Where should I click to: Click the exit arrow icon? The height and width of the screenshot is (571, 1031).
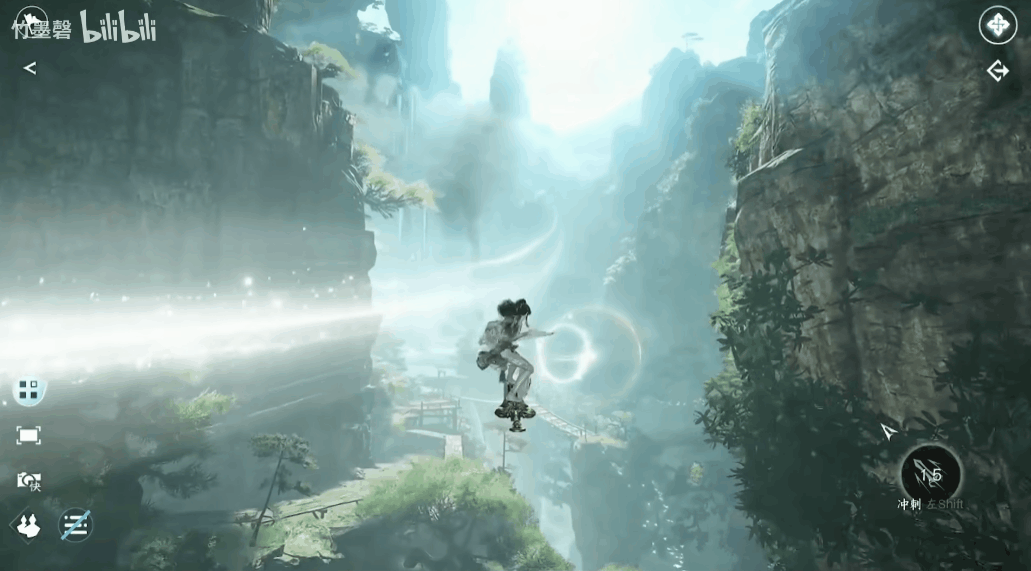(997, 71)
